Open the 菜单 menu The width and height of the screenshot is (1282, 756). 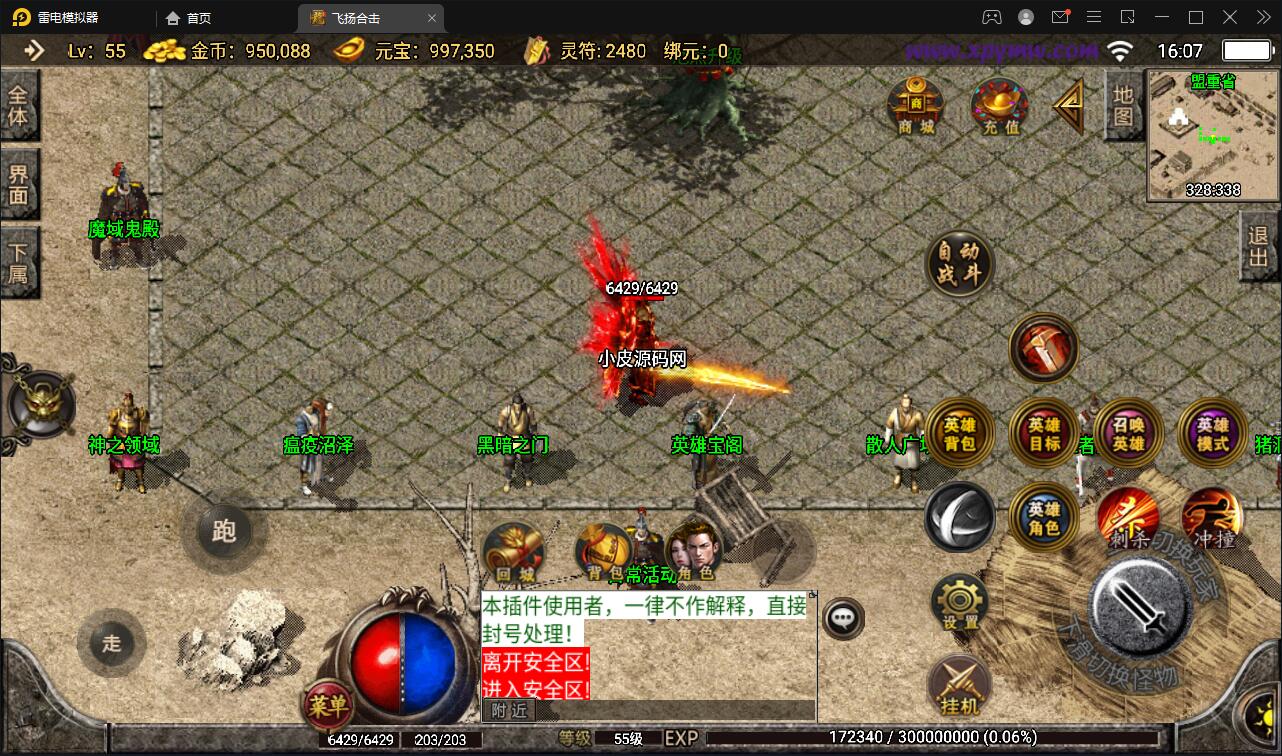click(328, 706)
